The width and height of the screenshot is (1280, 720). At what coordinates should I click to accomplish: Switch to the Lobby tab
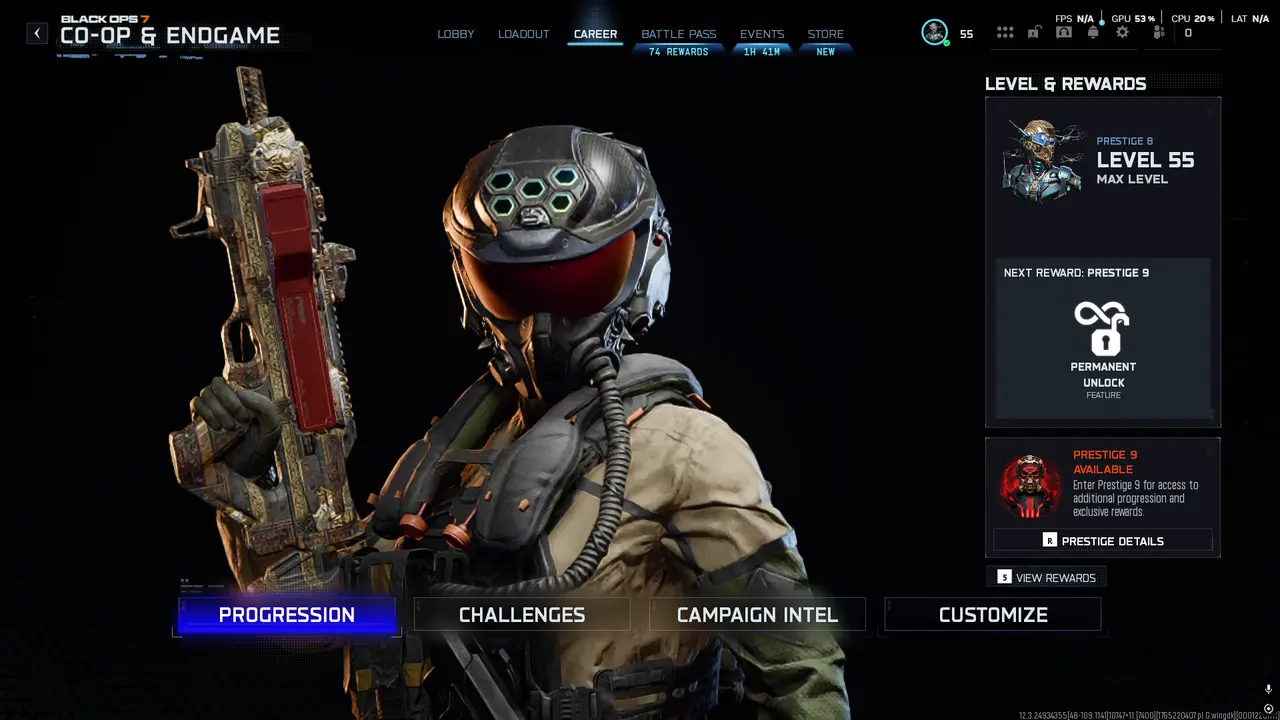(x=456, y=34)
